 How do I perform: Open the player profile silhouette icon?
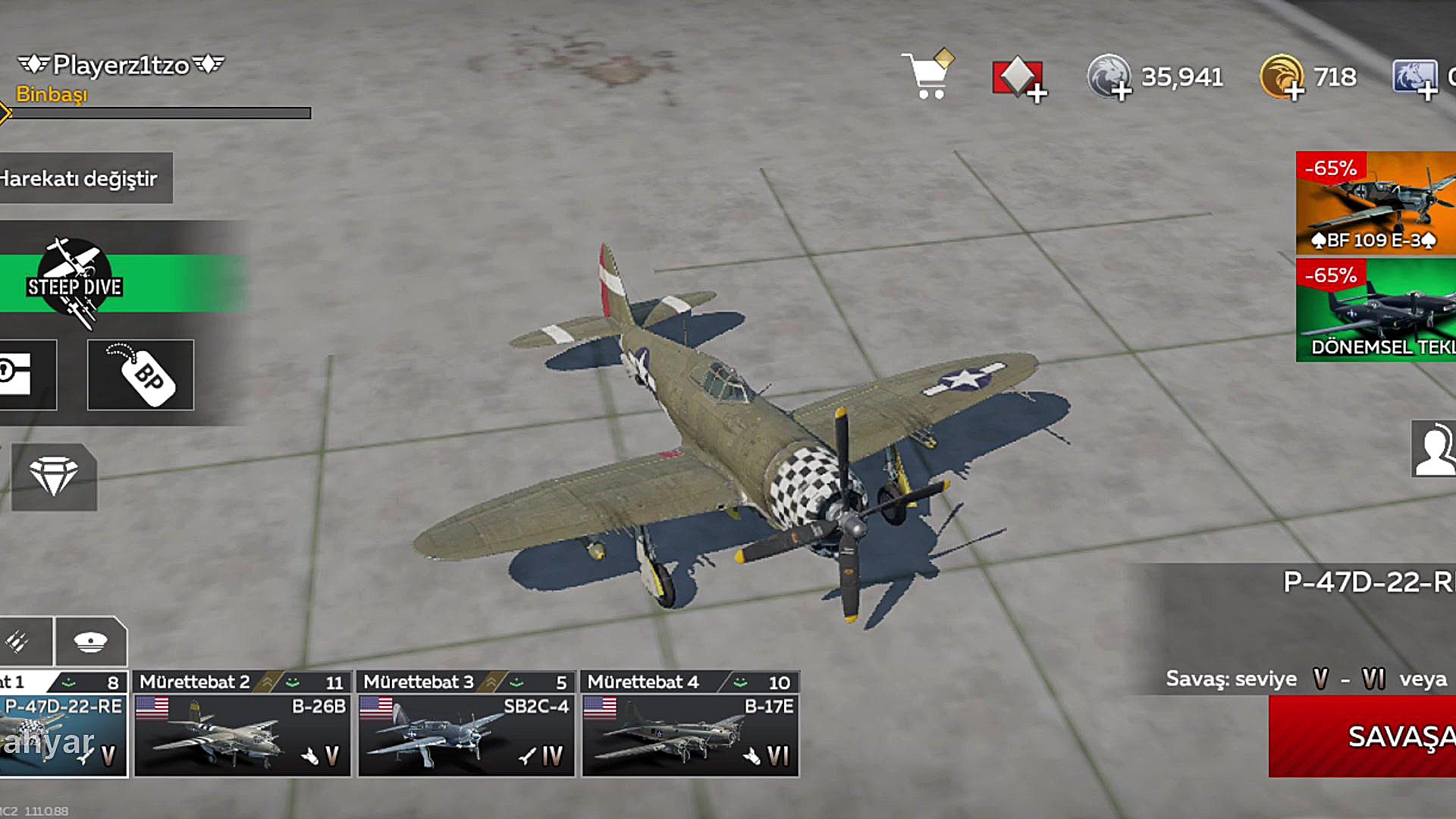[1433, 449]
